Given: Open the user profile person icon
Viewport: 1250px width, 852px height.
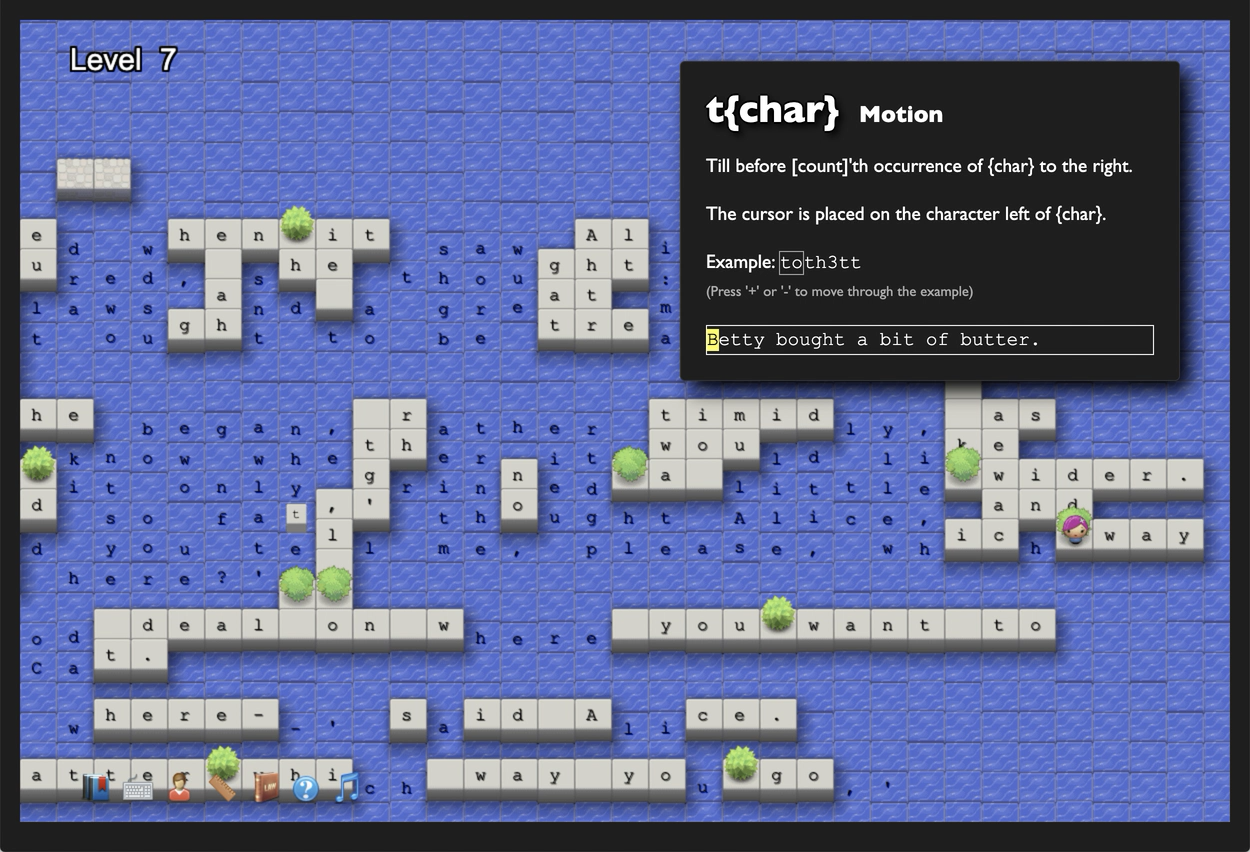Looking at the screenshot, I should pos(180,788).
